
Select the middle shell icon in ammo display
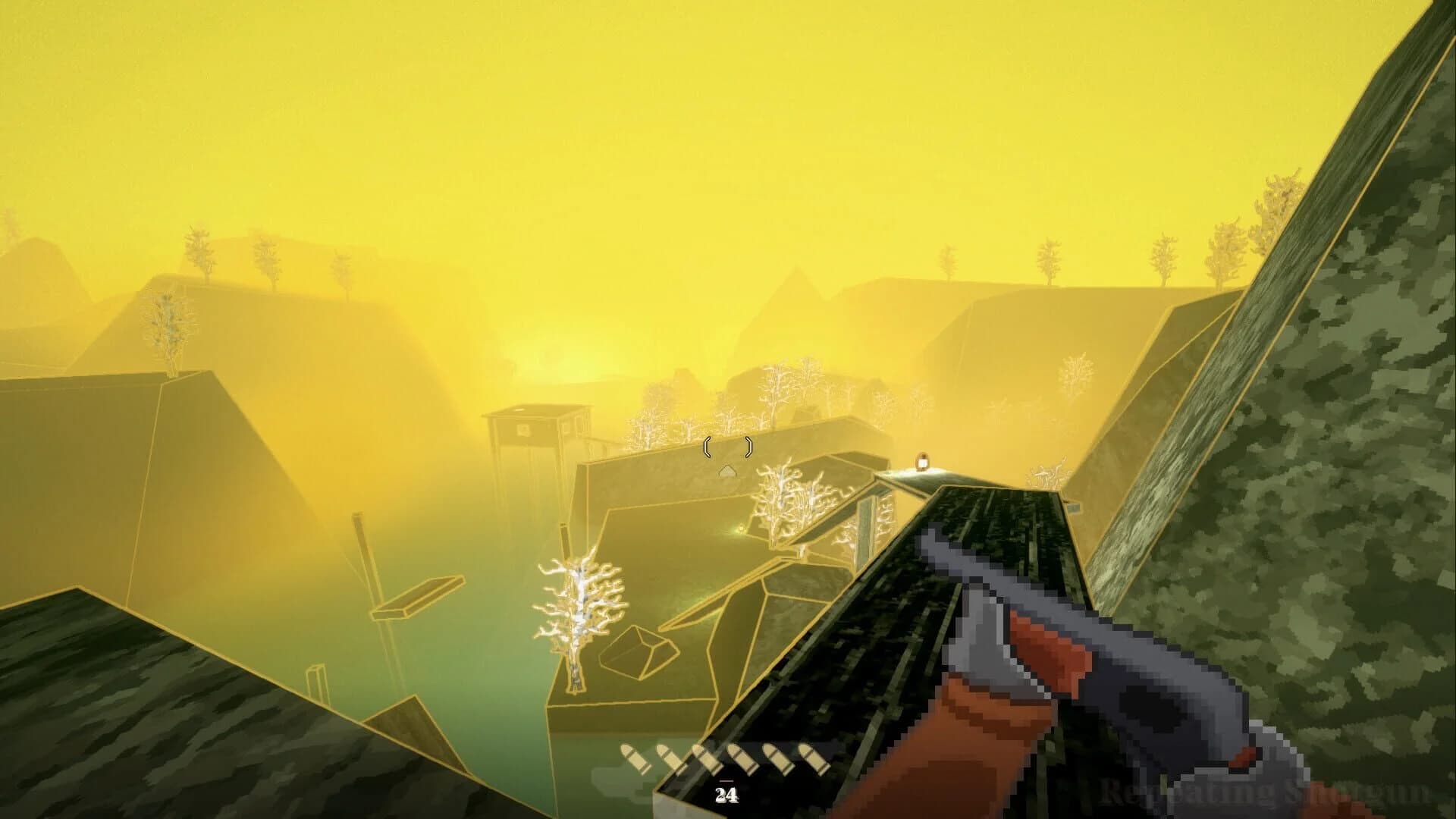(724, 758)
